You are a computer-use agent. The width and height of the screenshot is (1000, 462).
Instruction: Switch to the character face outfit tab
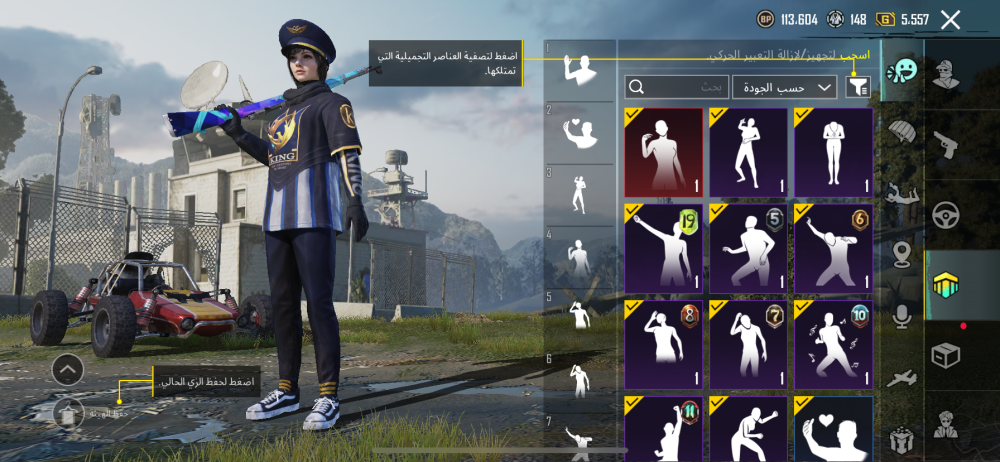click(x=944, y=73)
